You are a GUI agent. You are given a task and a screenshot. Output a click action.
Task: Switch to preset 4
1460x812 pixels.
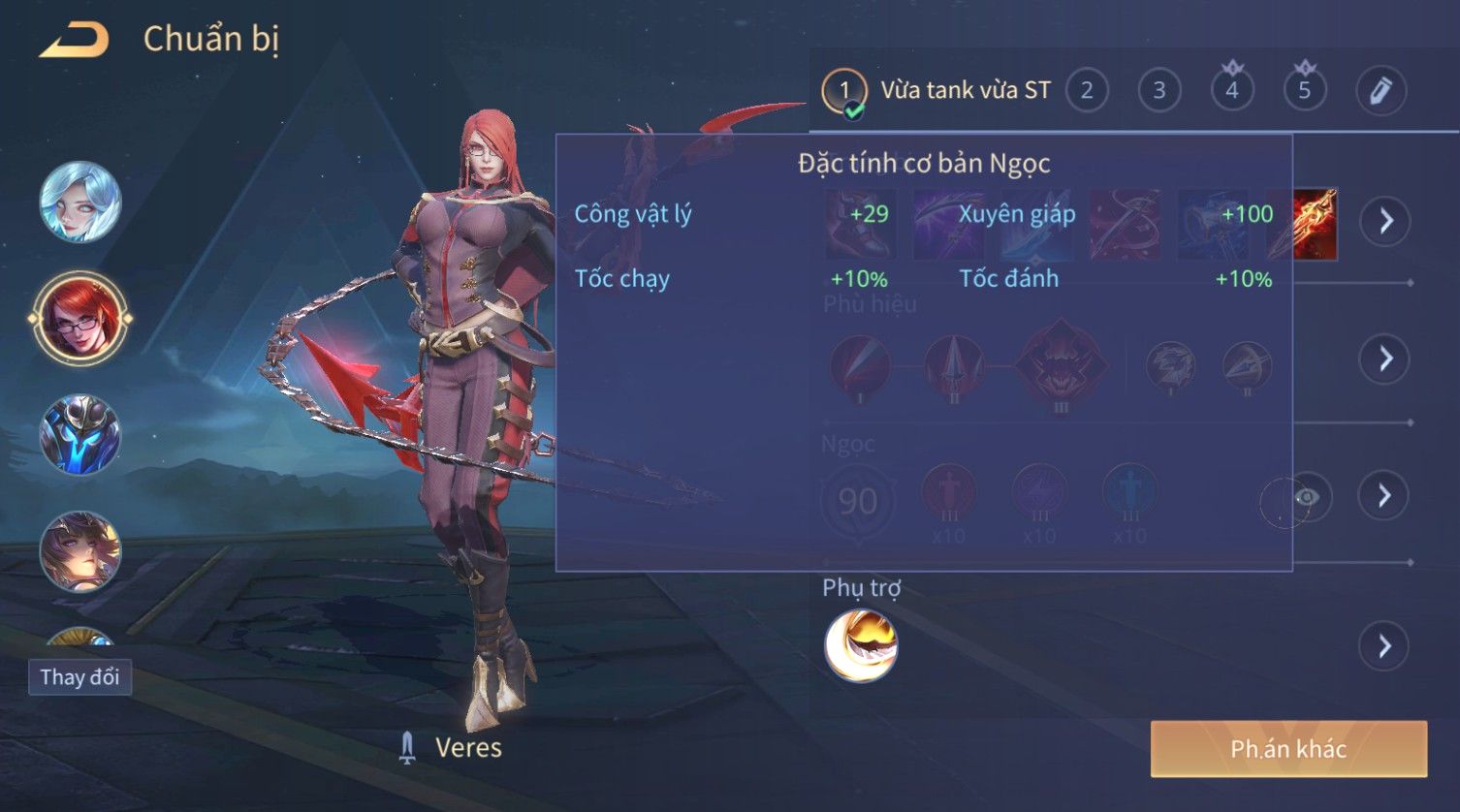pos(1232,91)
